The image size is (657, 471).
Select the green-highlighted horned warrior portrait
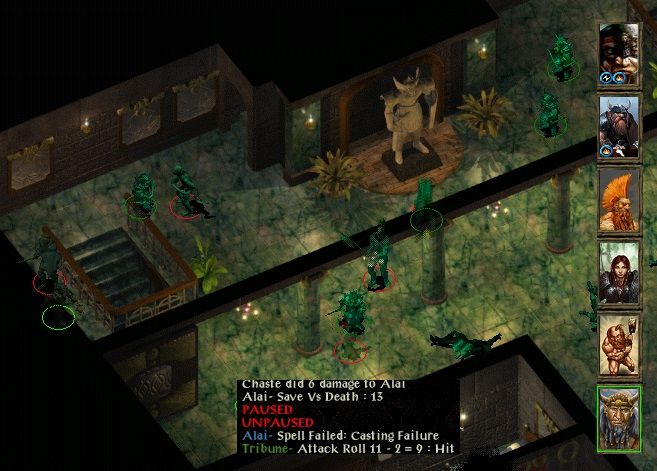[619, 416]
